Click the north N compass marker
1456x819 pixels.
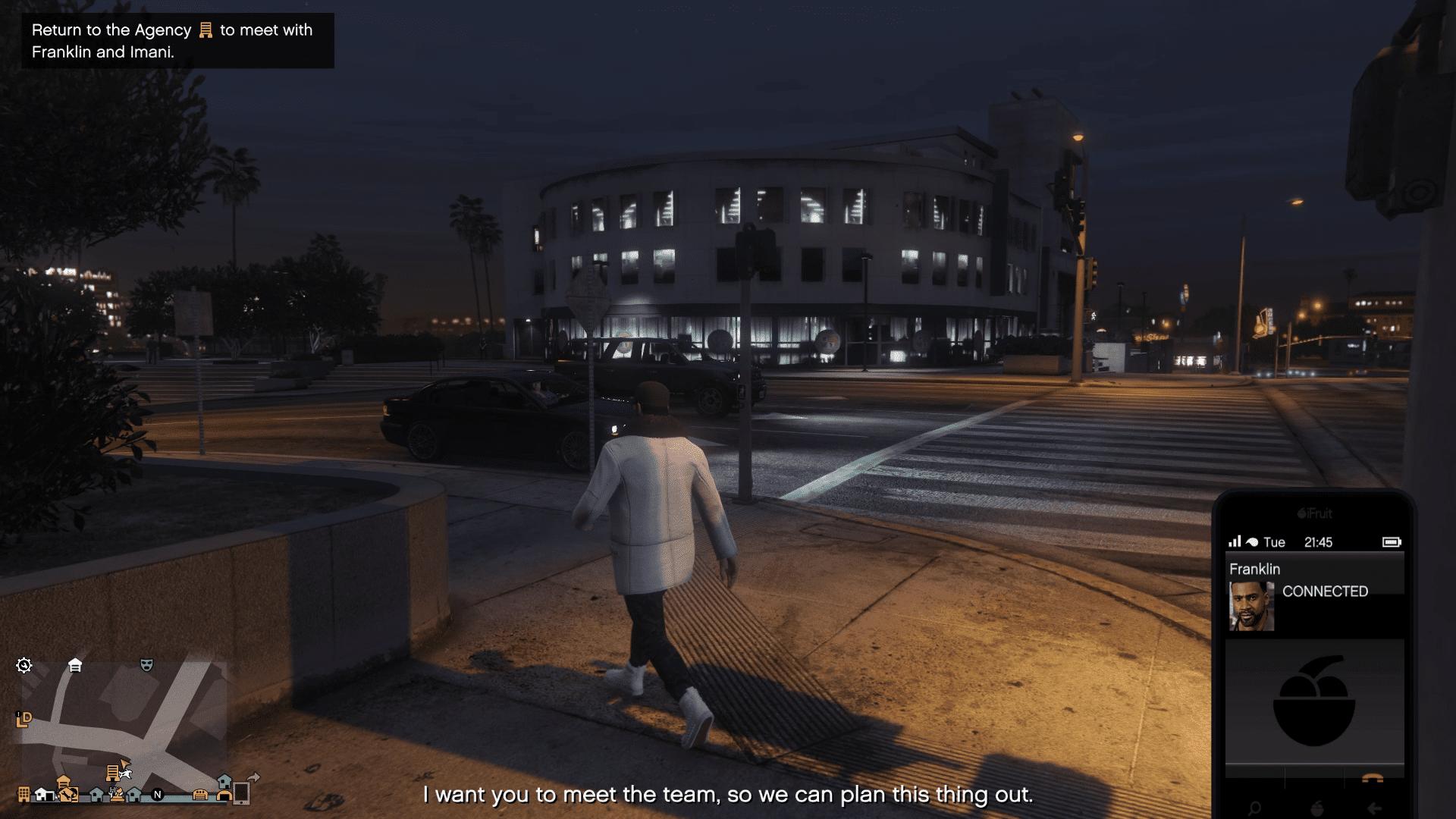click(158, 795)
